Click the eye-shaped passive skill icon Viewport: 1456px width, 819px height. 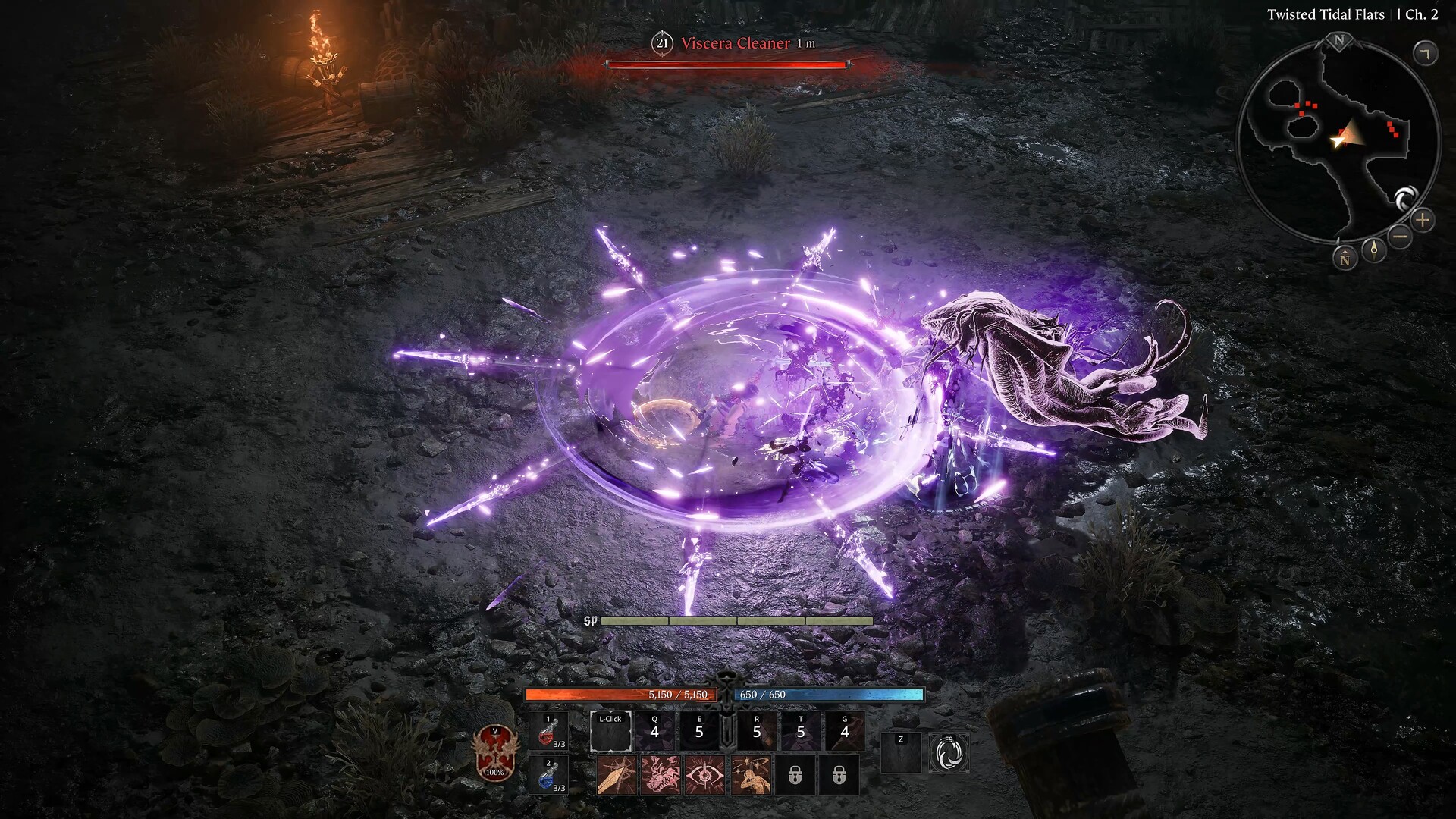[x=706, y=774]
